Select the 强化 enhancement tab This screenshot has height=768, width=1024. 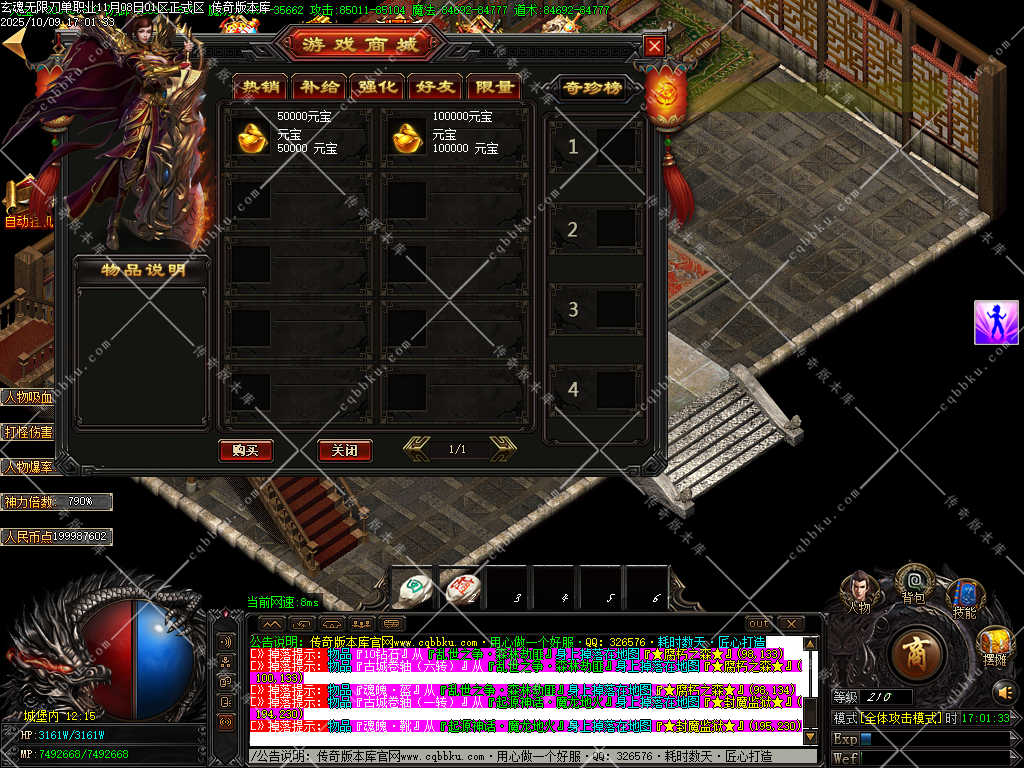(x=377, y=87)
